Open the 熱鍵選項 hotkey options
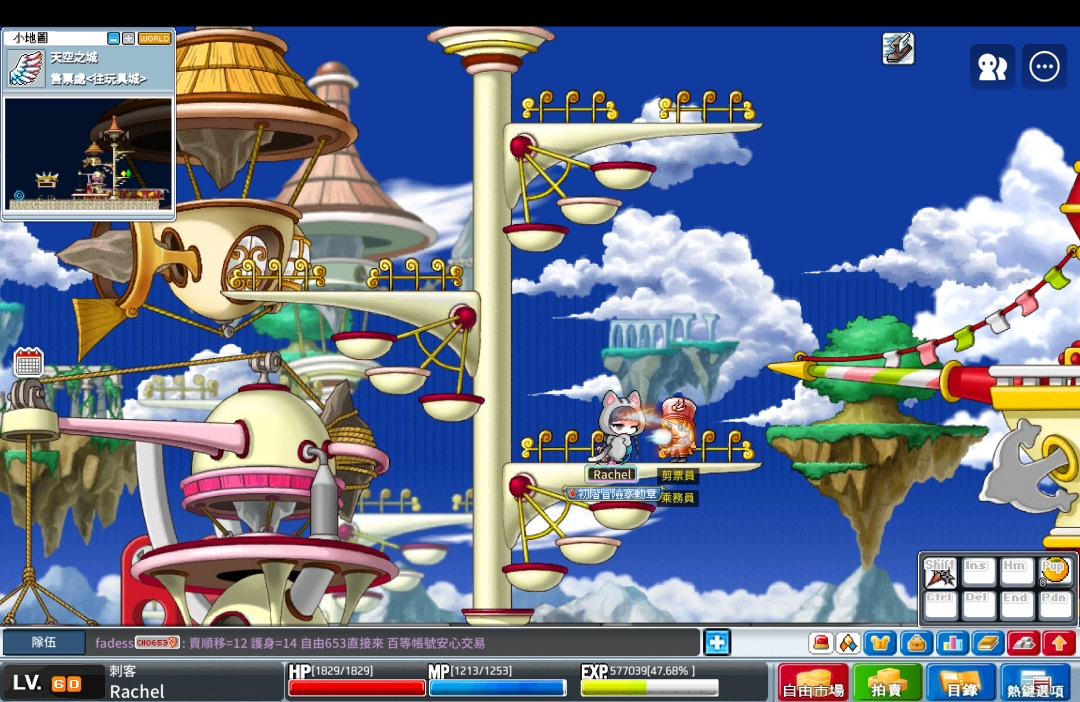 1035,681
